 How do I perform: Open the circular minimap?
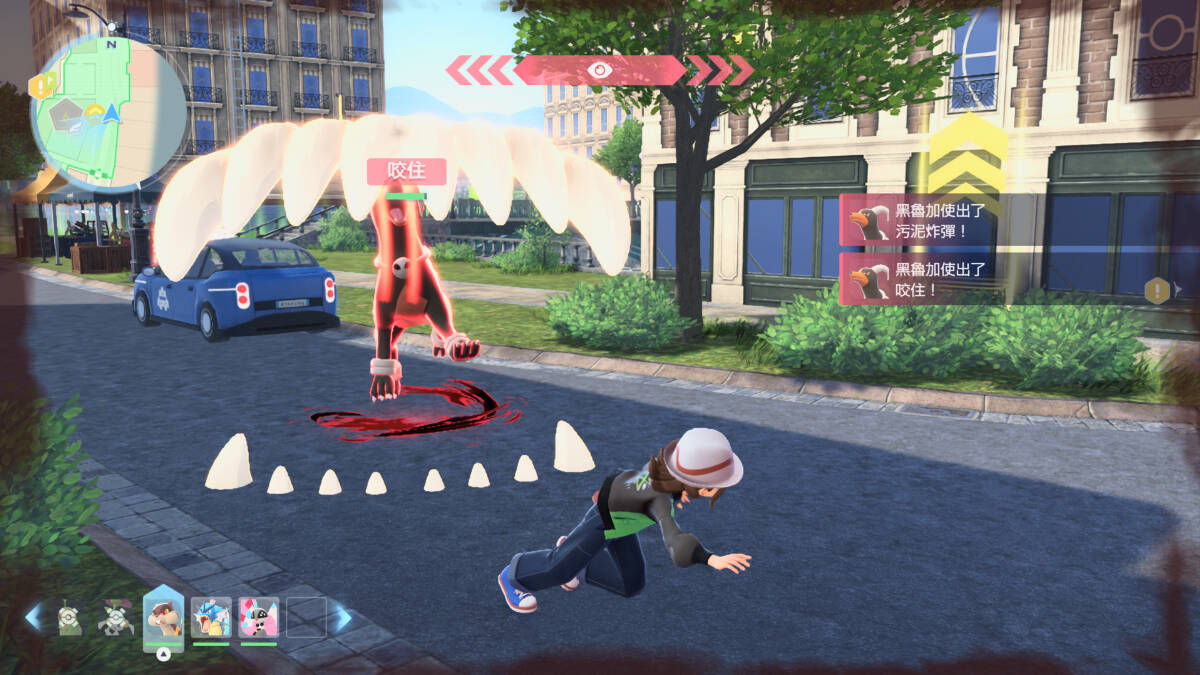[108, 112]
